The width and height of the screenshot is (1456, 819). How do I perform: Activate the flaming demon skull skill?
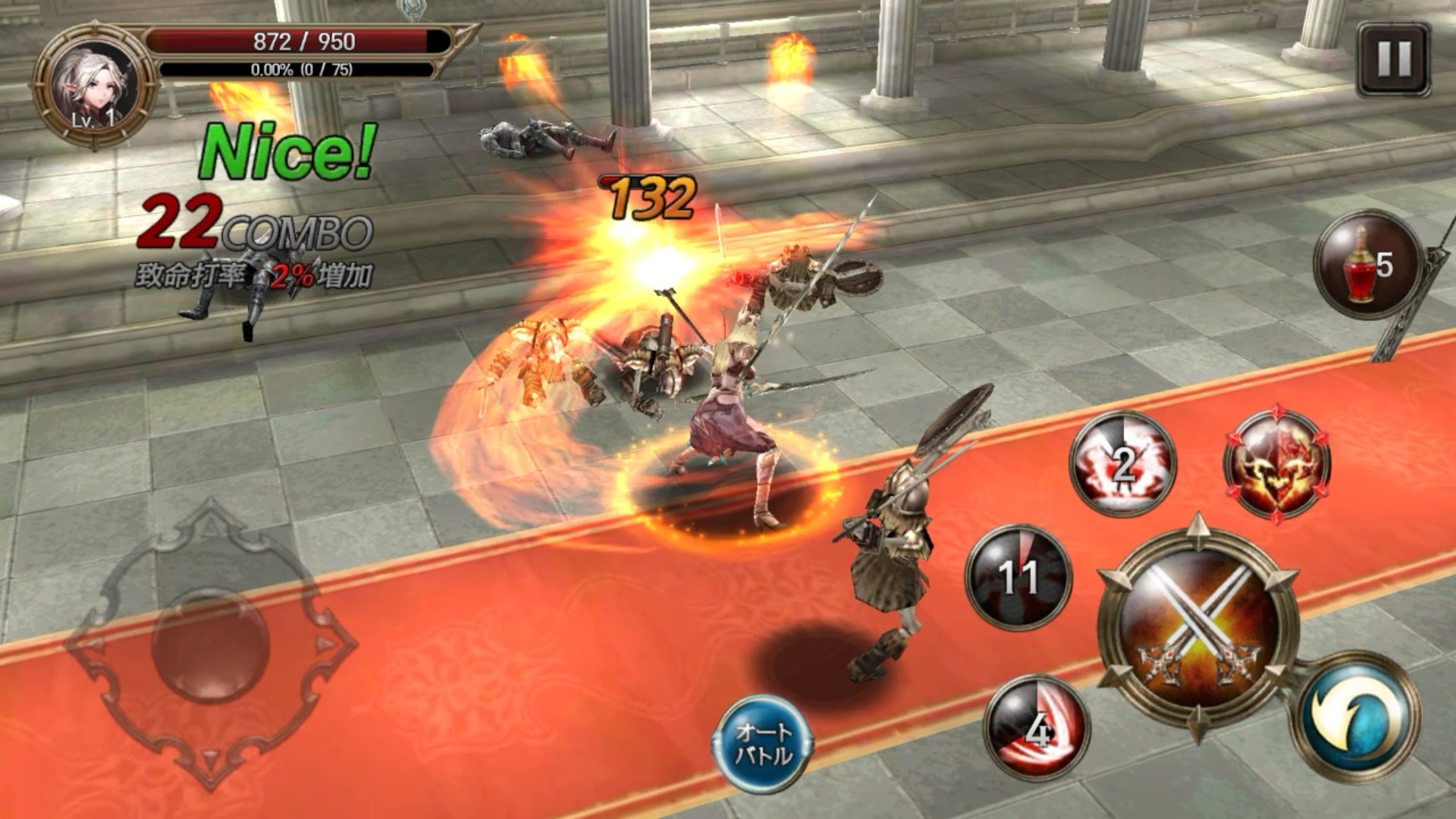(x=1277, y=464)
